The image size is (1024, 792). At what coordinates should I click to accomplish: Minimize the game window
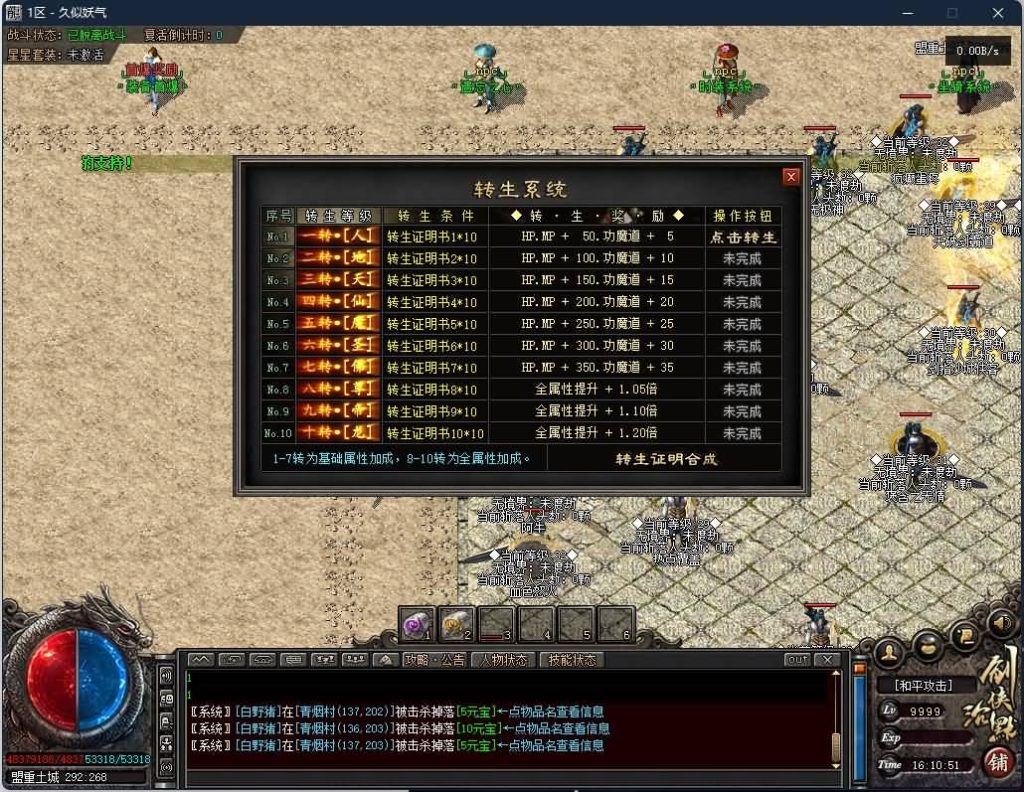907,13
